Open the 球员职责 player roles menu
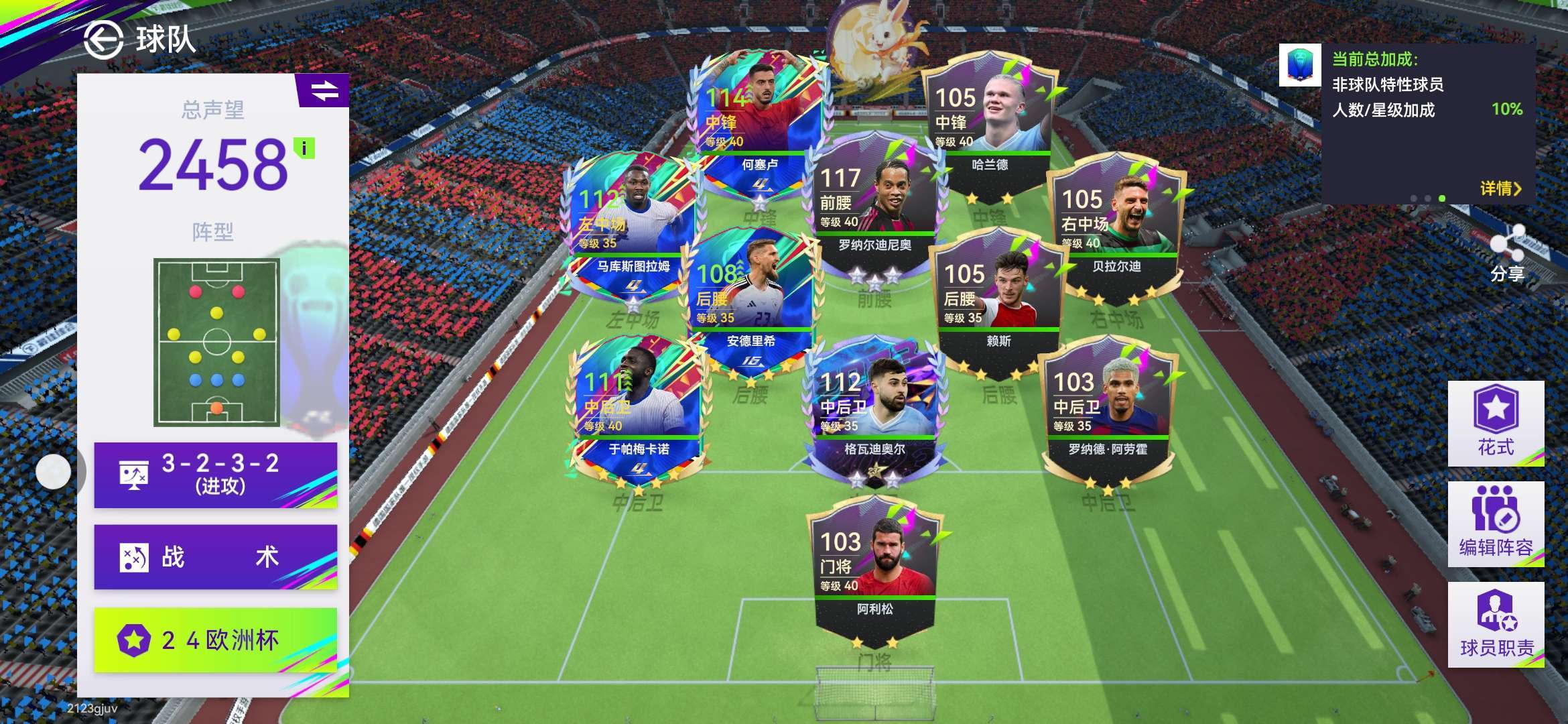The height and width of the screenshot is (724, 1568). click(1496, 624)
